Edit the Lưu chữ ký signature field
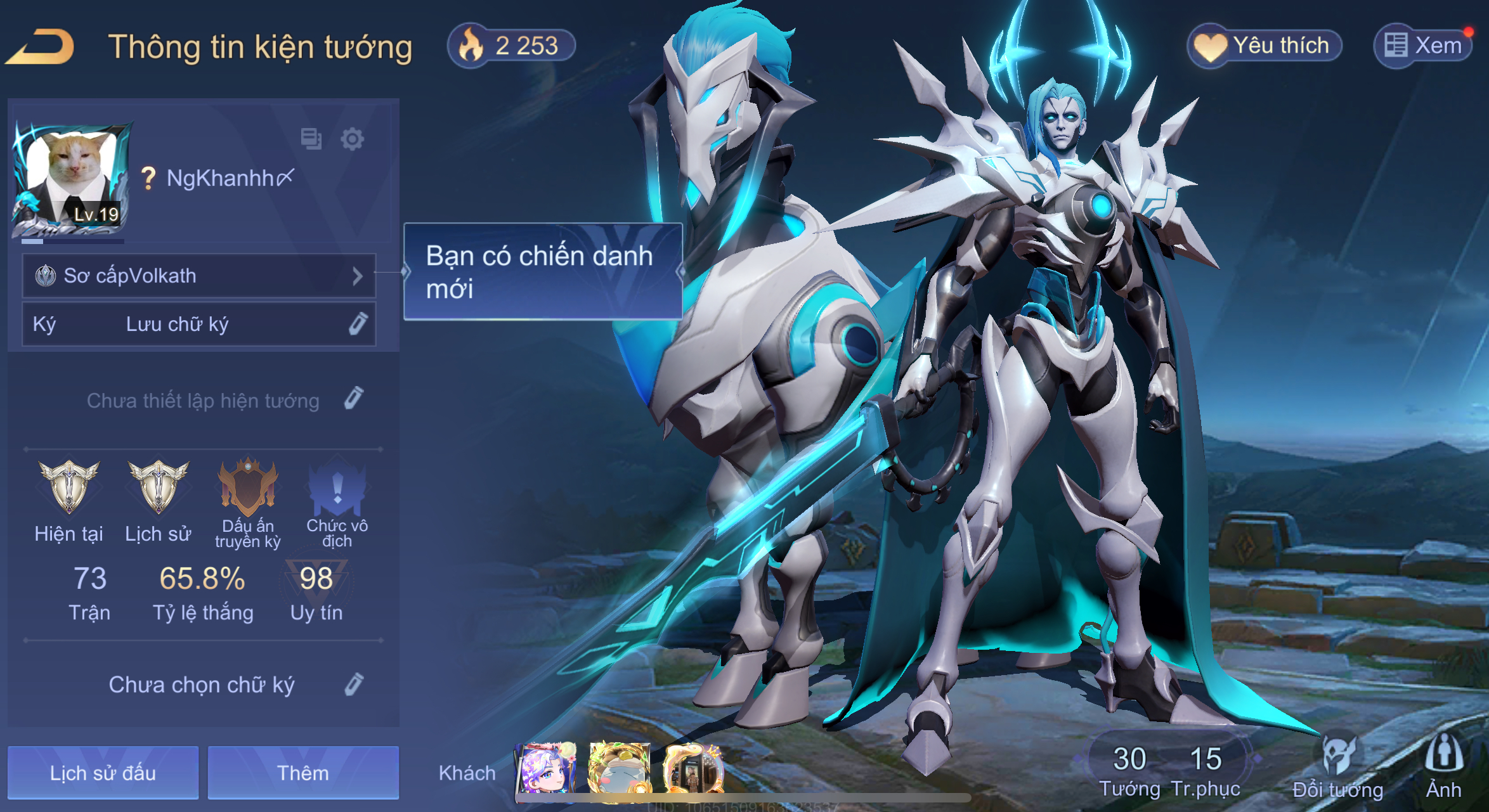Image resolution: width=1489 pixels, height=812 pixels. [x=358, y=324]
